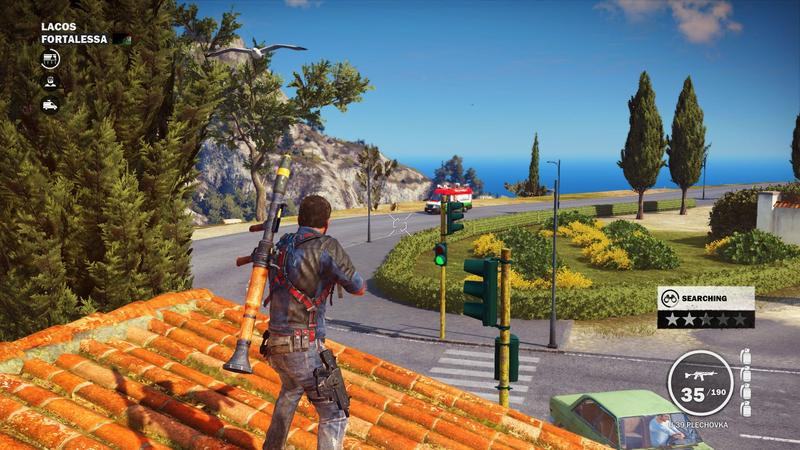Screen dimensions: 800x450
Task: Open the Lacos Fortalessa location label
Action: 74,32
